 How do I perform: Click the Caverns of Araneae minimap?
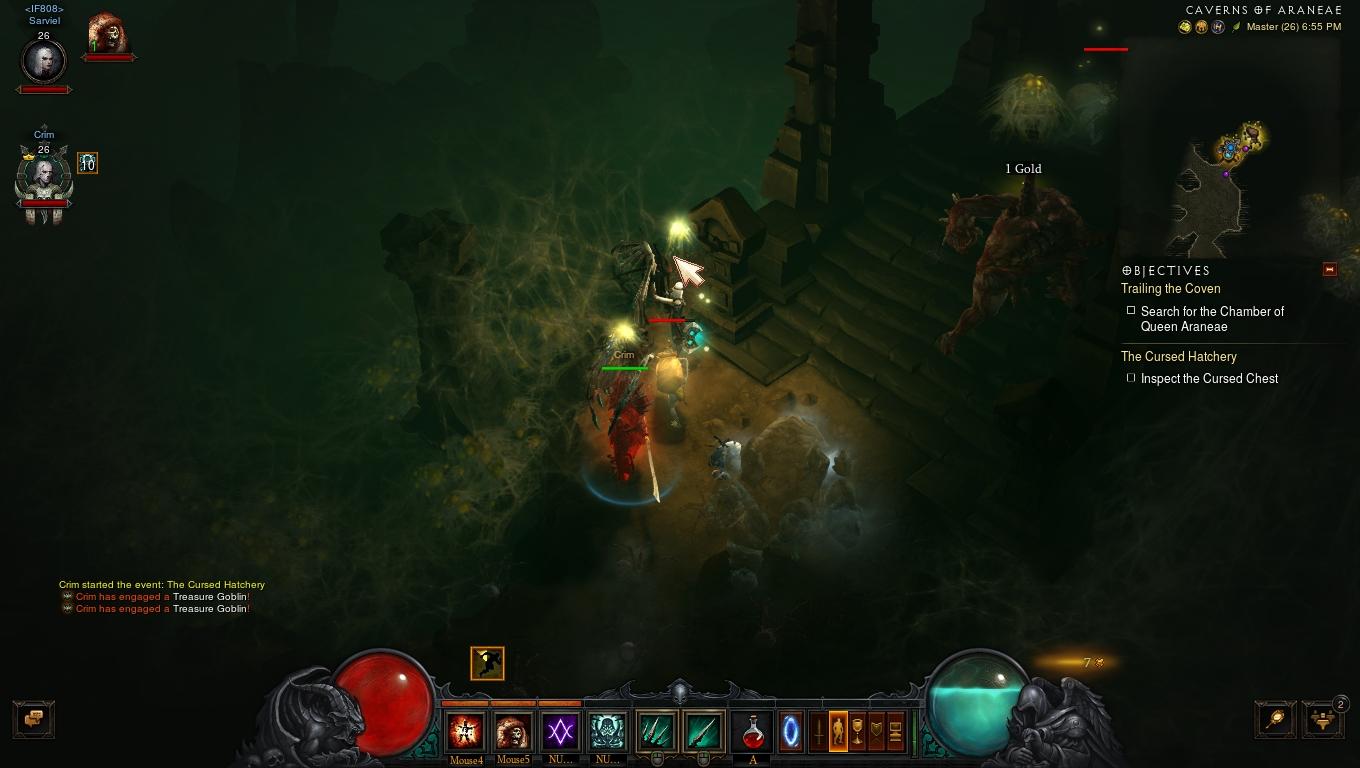(1230, 185)
